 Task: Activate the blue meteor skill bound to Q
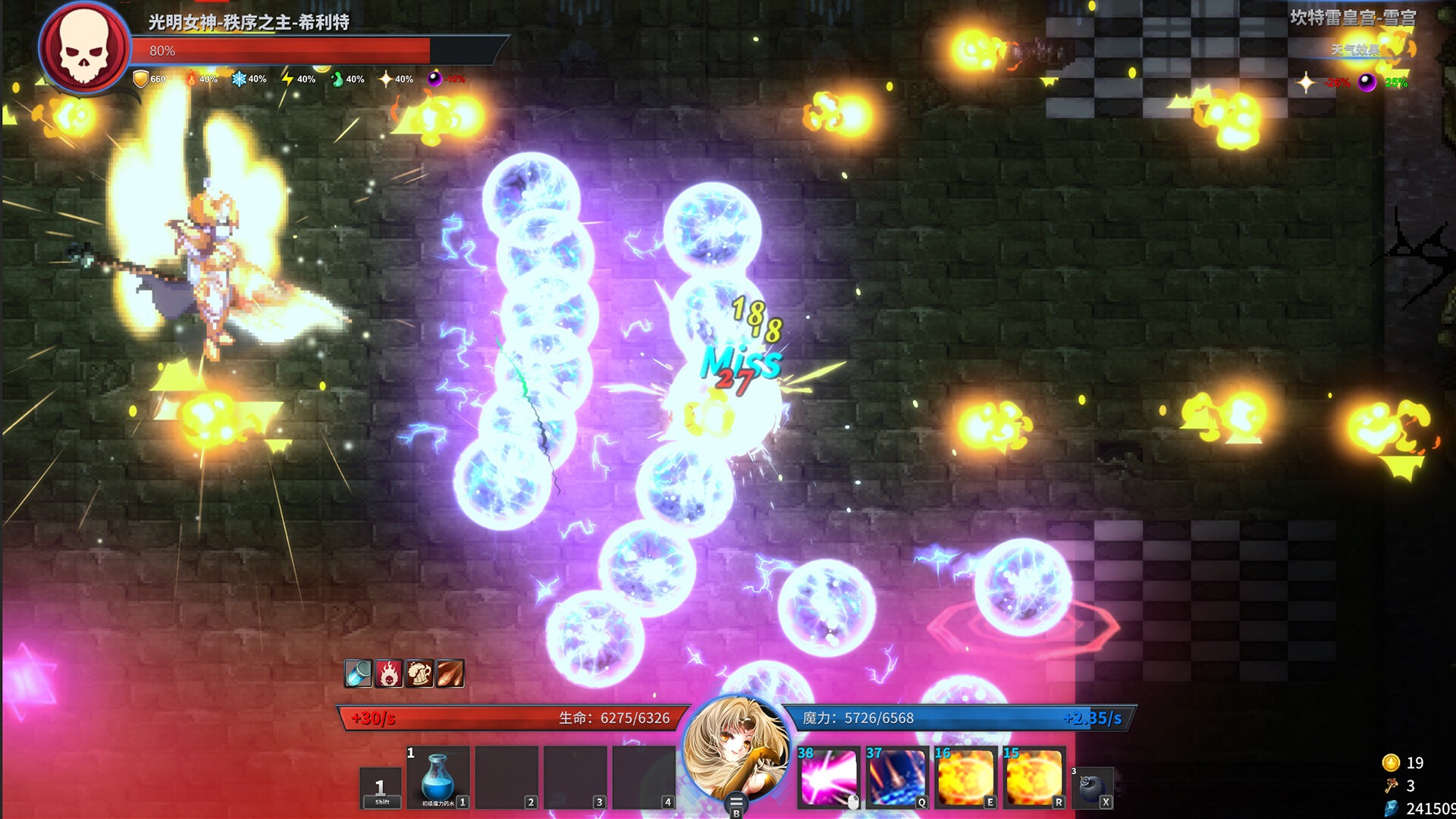tap(898, 776)
